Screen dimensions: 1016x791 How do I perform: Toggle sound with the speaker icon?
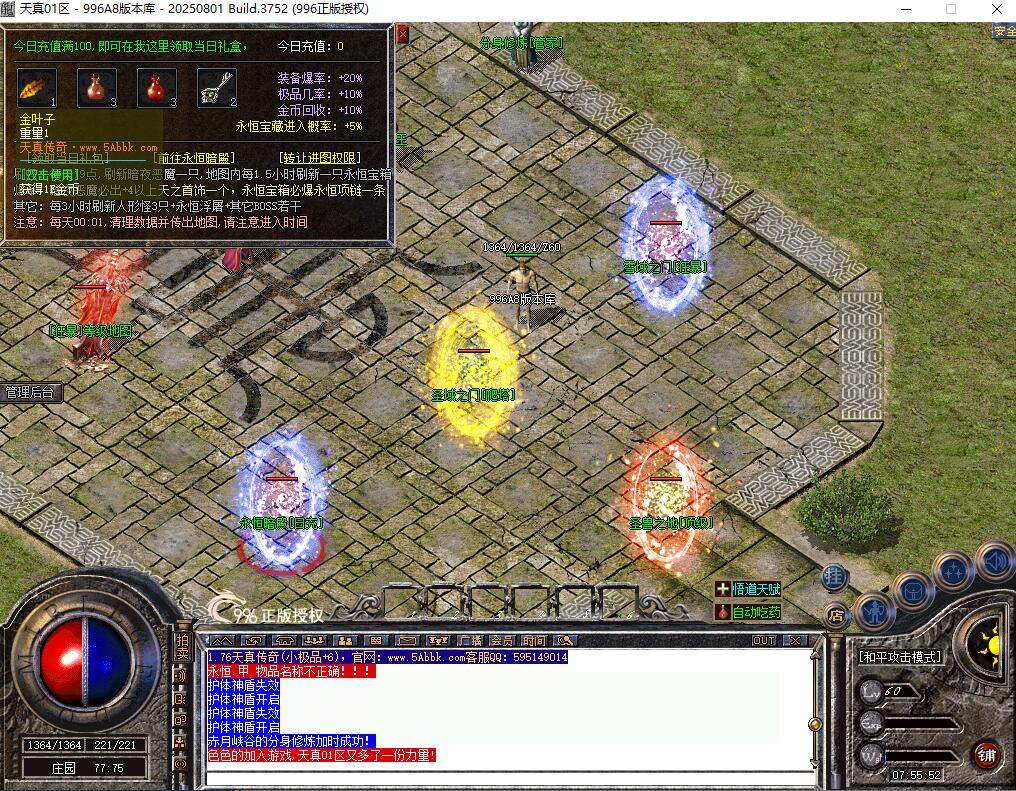[x=993, y=560]
